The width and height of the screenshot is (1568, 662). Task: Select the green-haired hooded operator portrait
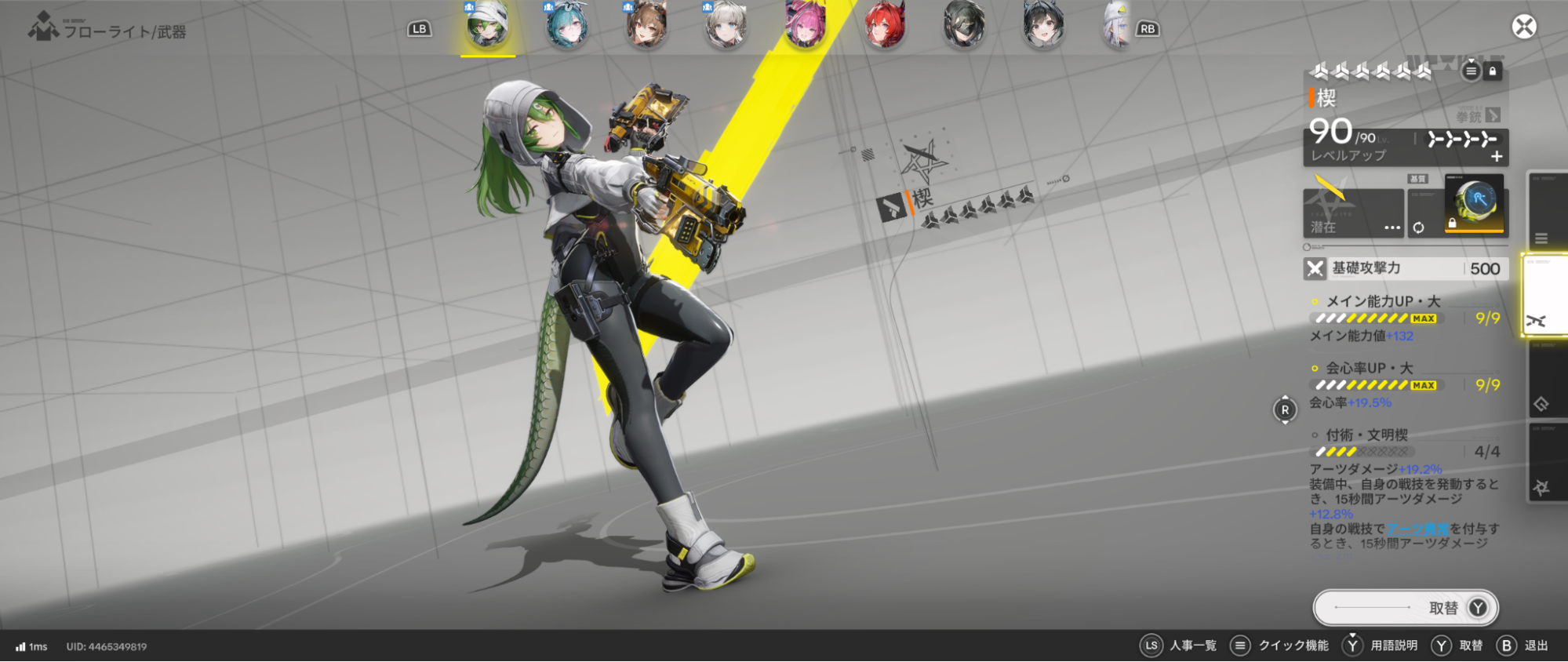coord(487,27)
